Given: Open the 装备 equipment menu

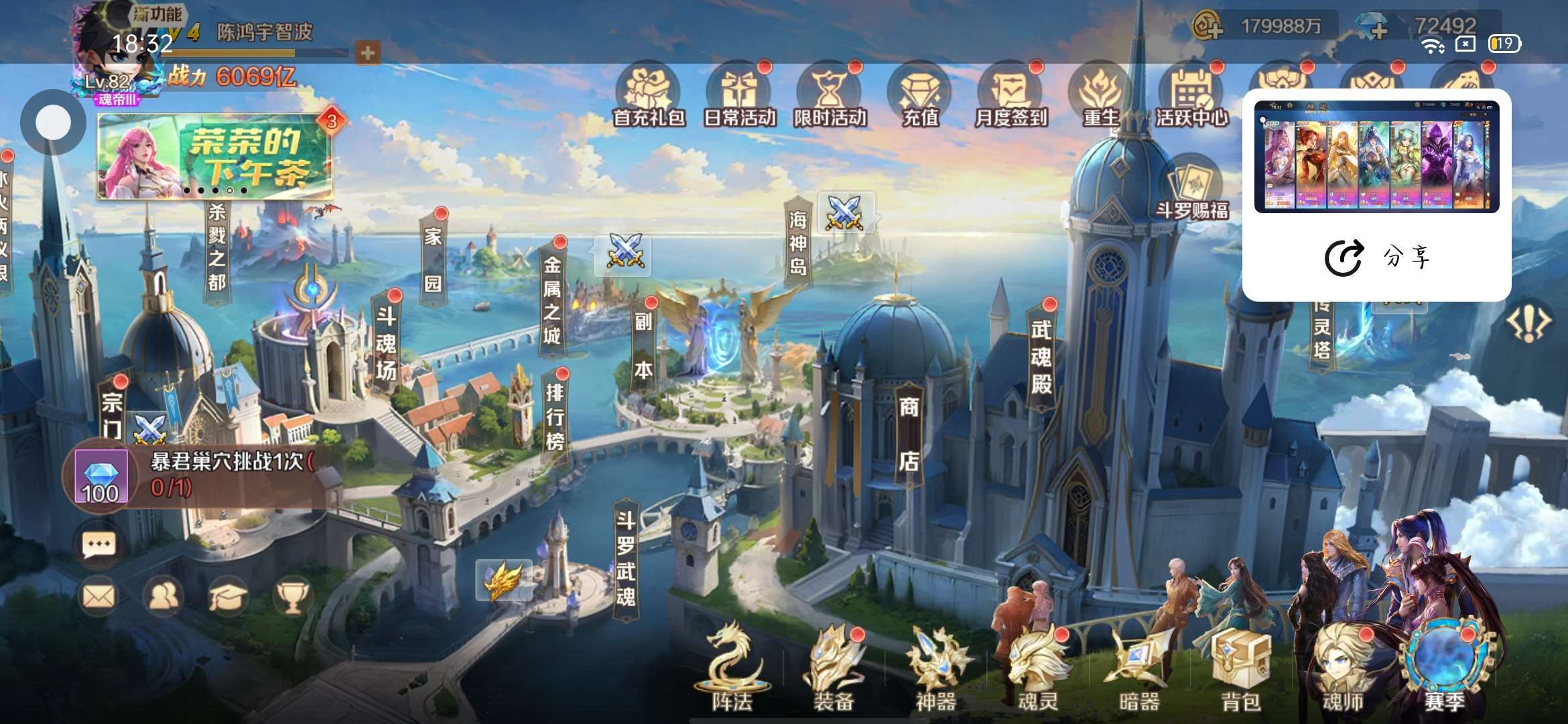Looking at the screenshot, I should pyautogui.click(x=834, y=669).
